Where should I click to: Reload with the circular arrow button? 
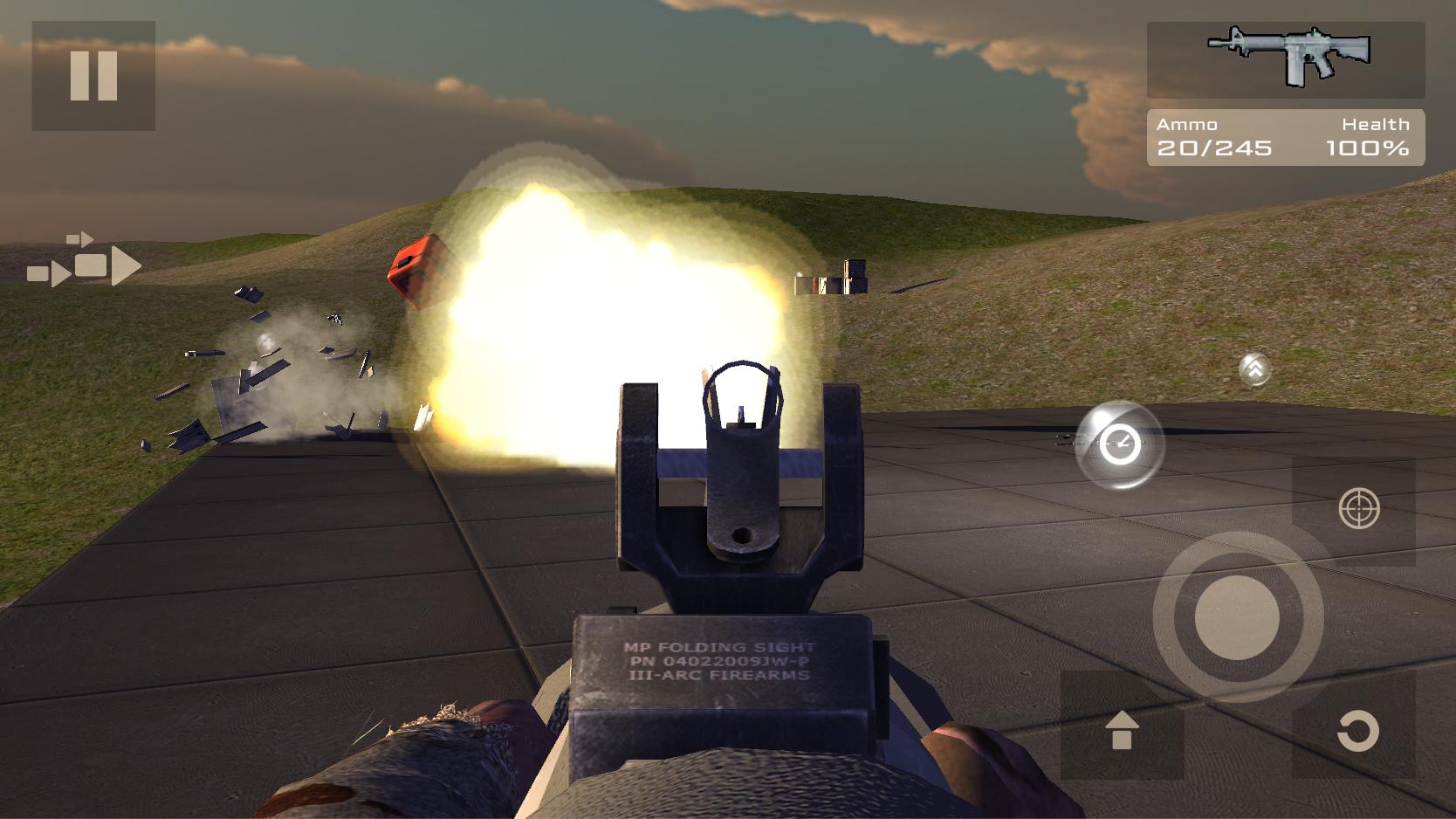point(1356,730)
